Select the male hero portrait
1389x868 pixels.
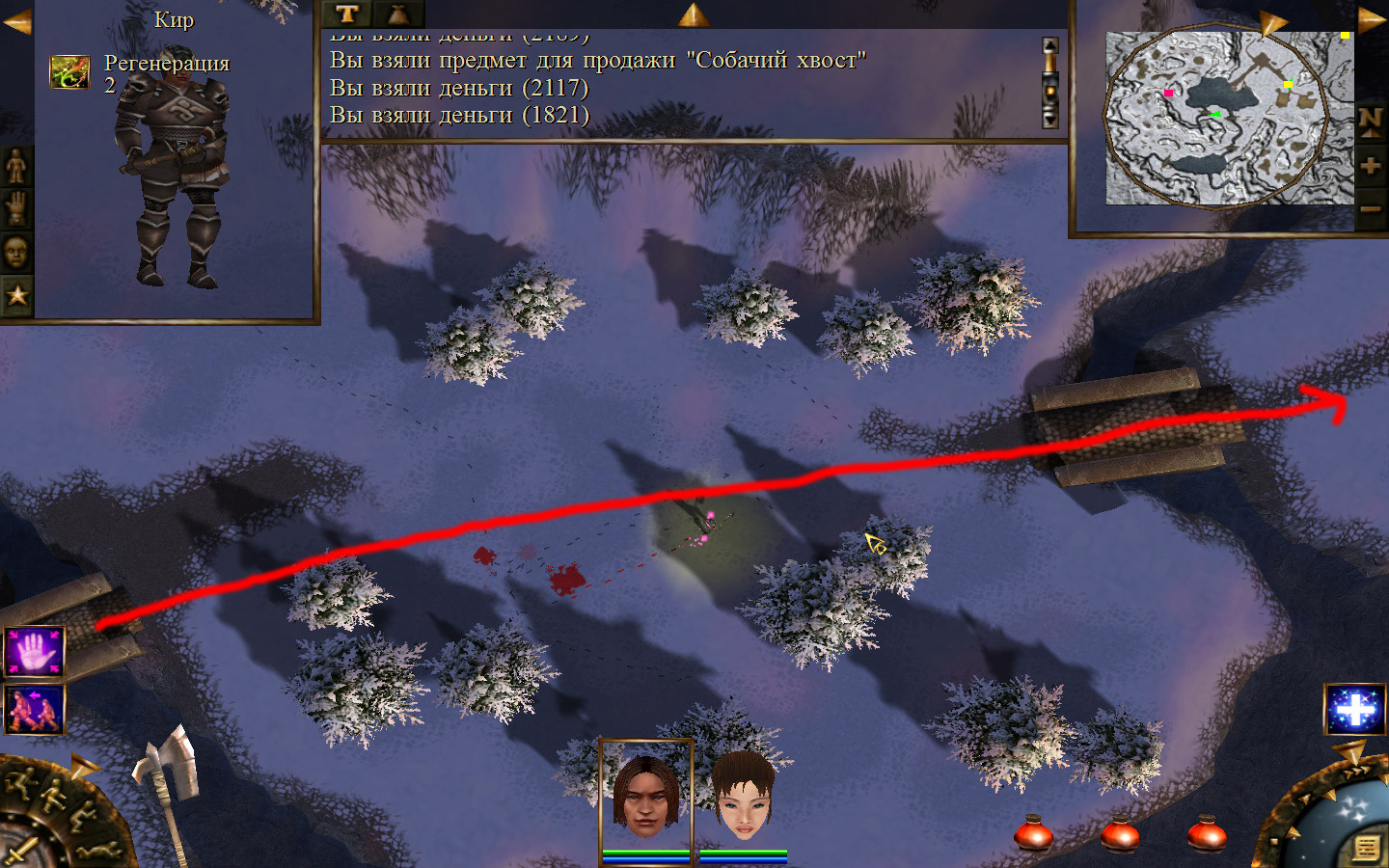[645, 795]
